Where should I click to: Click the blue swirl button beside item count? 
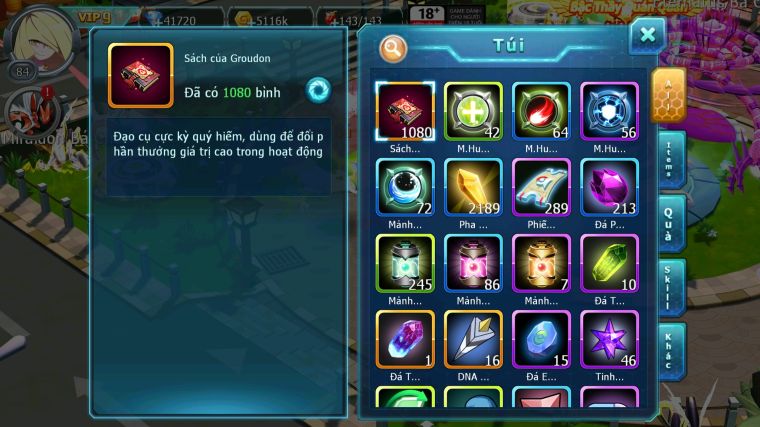pyautogui.click(x=318, y=90)
